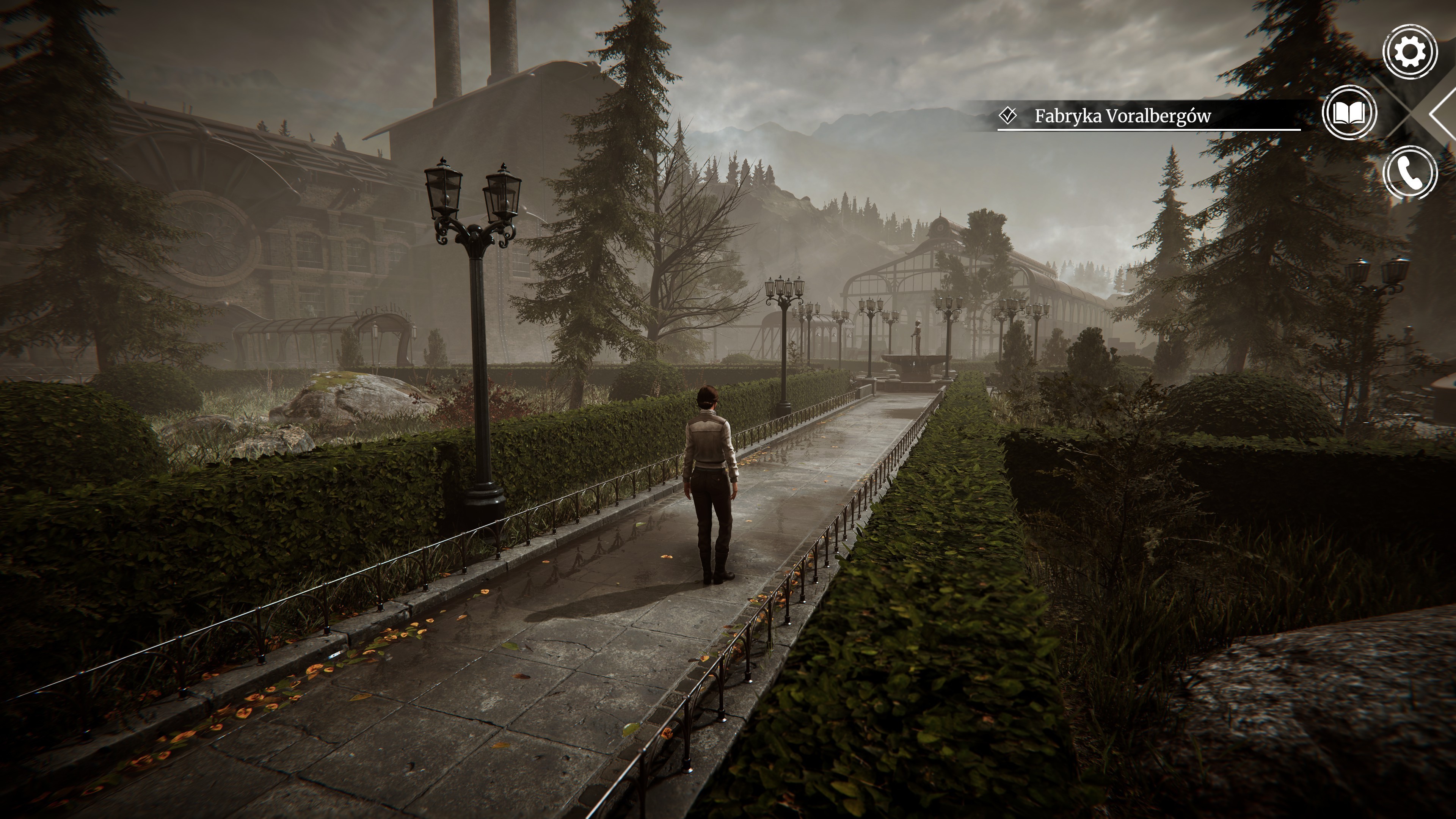The width and height of the screenshot is (1456, 819).
Task: Open the journal book icon
Action: (x=1349, y=113)
